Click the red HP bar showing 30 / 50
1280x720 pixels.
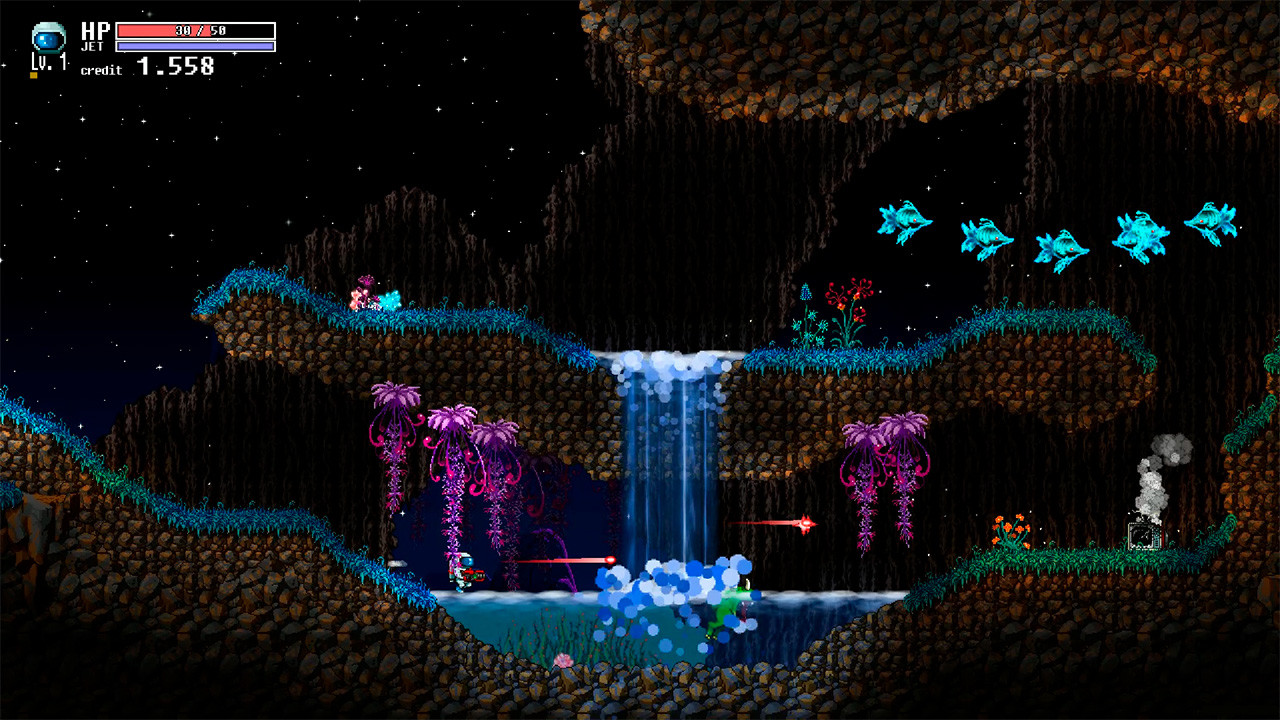pos(180,28)
